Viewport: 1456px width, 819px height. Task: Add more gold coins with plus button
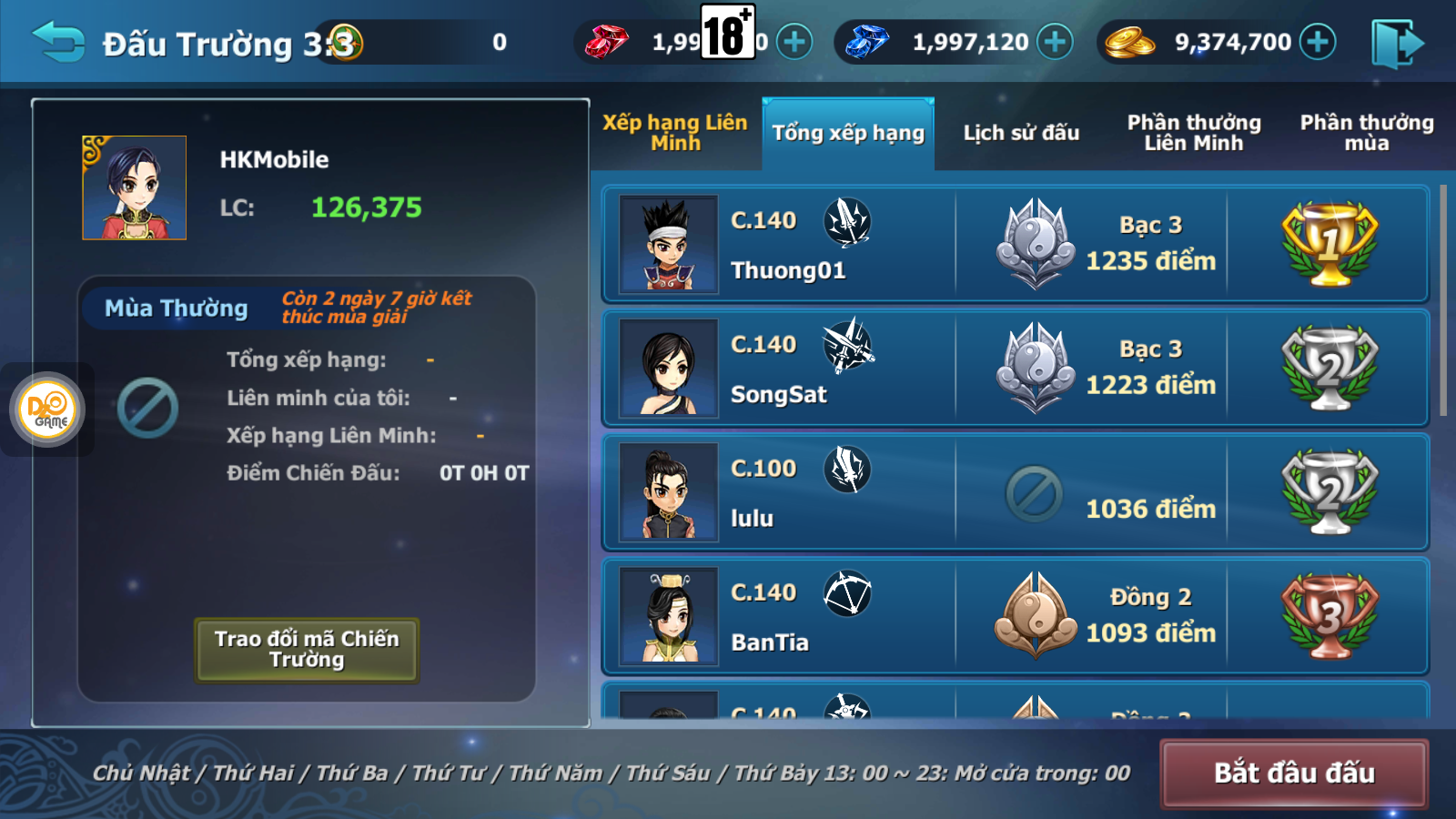1318,42
